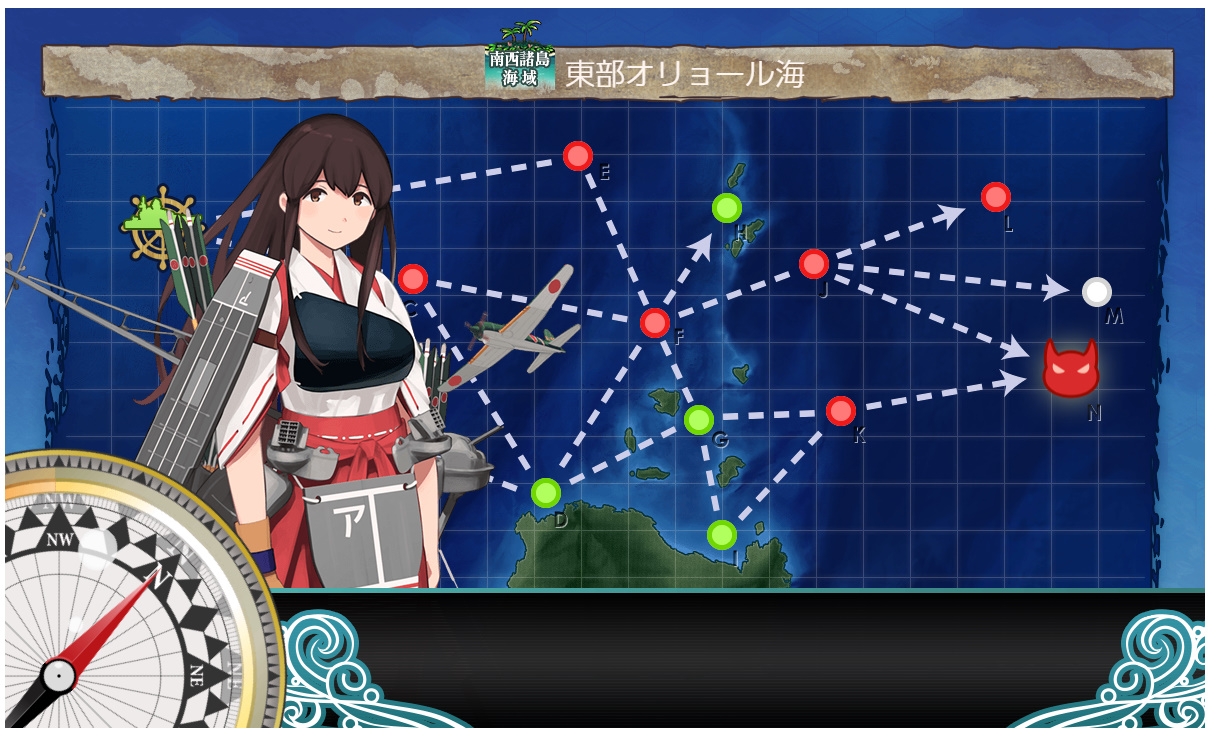Viewport: 1208px width, 732px height.
Task: Select the red boss node N
Action: tap(1070, 368)
